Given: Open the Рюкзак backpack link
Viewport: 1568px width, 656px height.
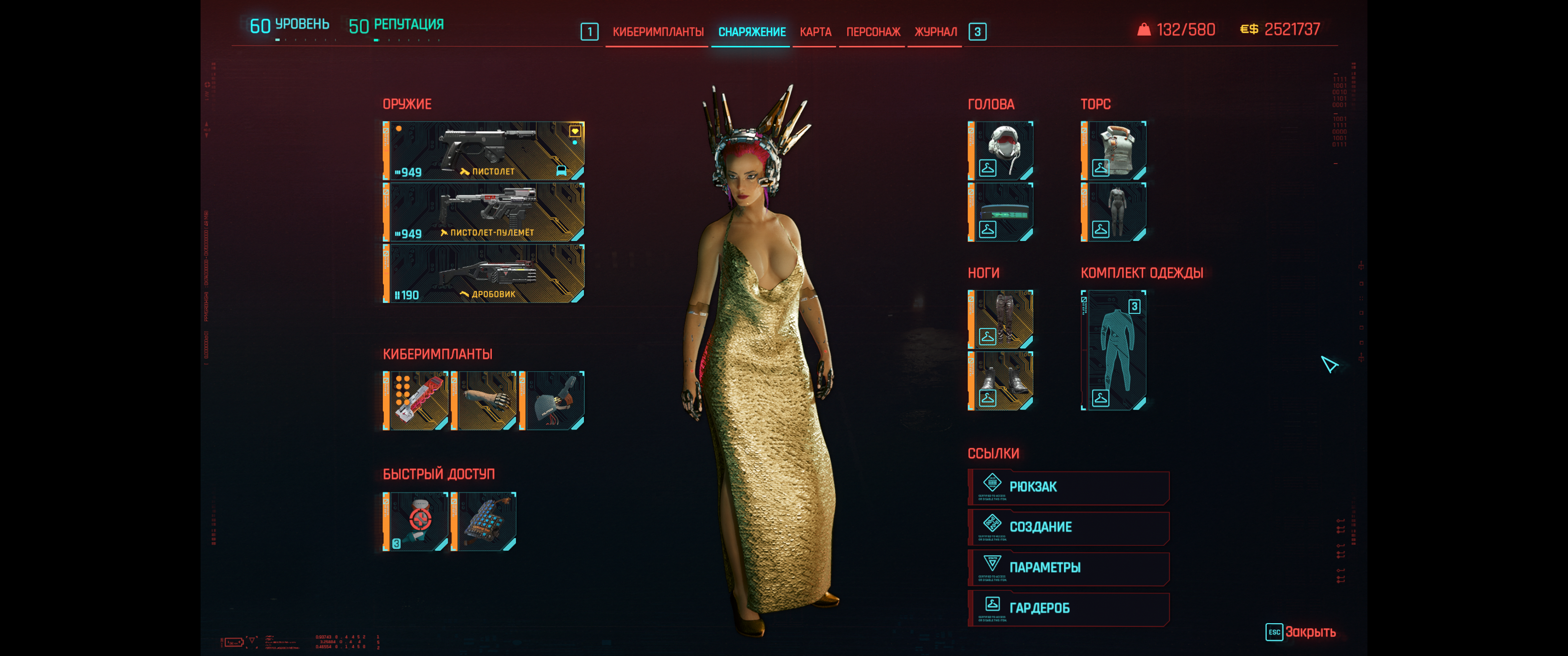Looking at the screenshot, I should point(1068,487).
